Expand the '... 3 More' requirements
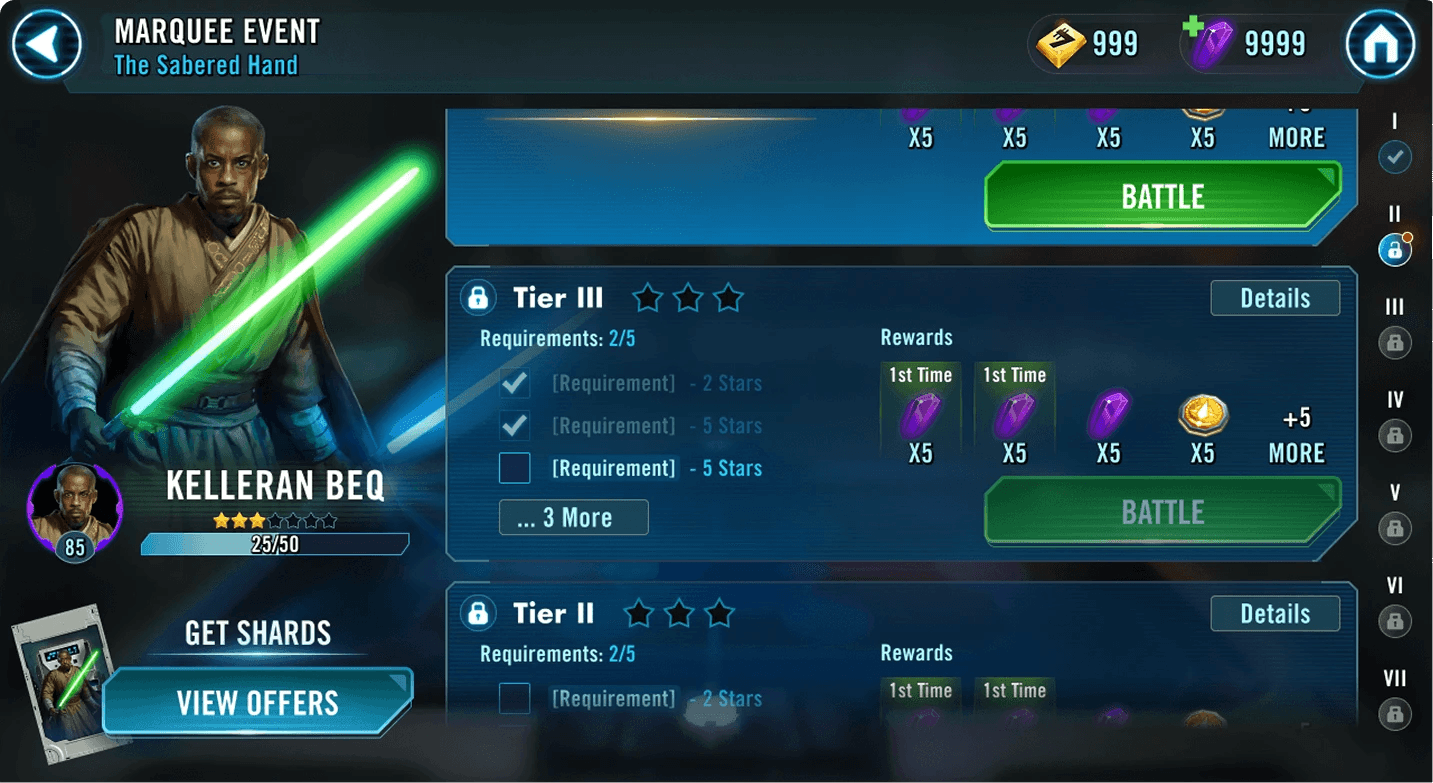 tap(573, 517)
